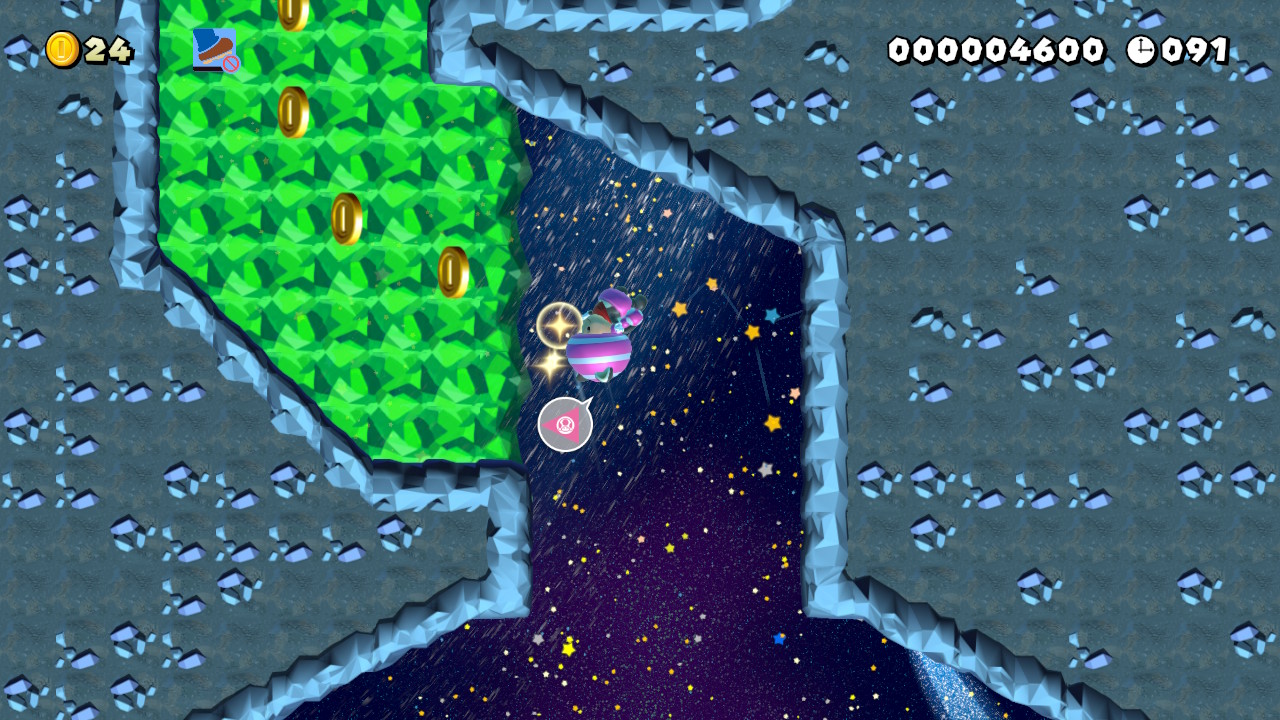
Task: Select the Toadette player marker bubble
Action: [565, 424]
